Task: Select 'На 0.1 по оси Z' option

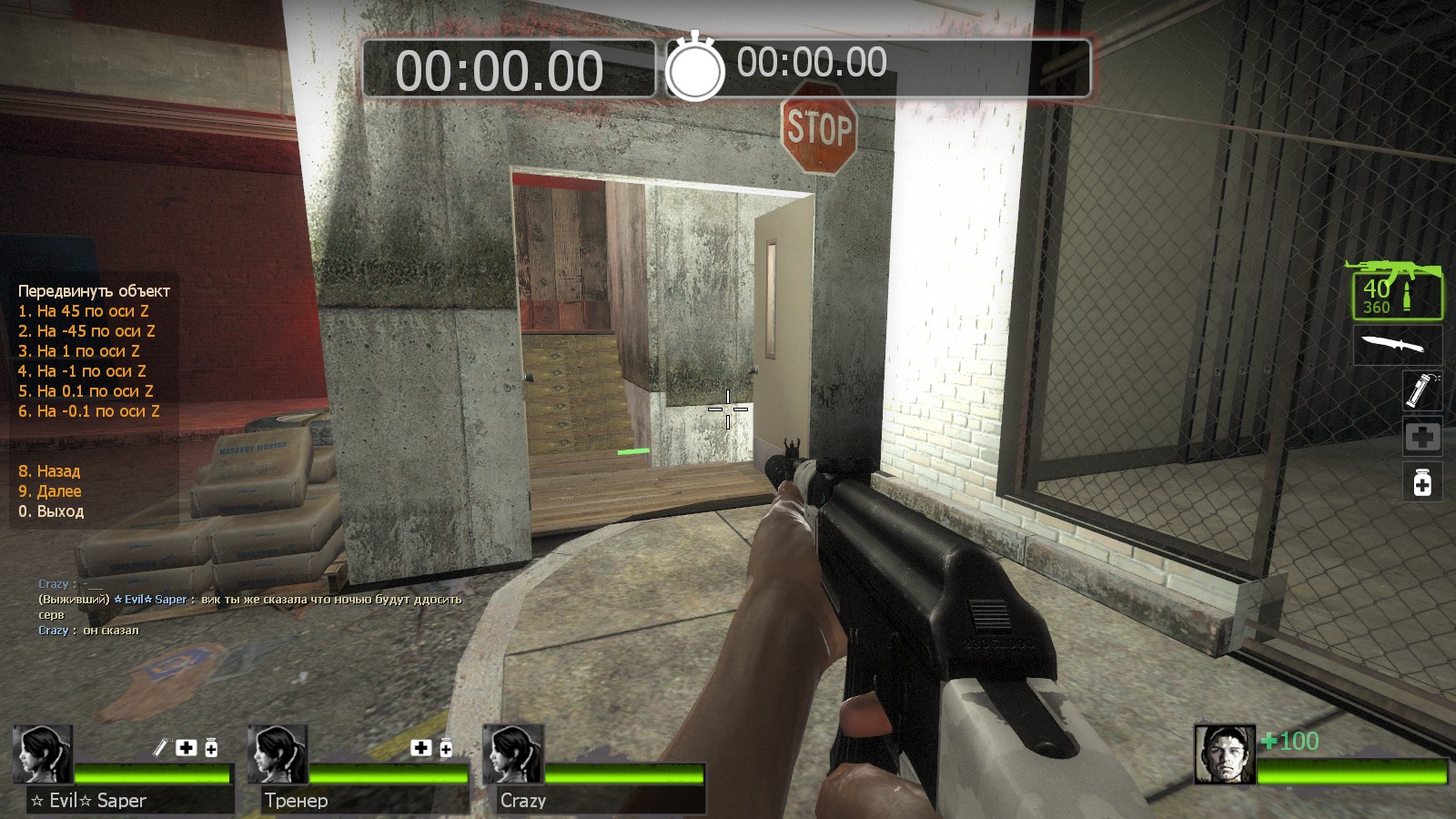Action: tap(86, 391)
